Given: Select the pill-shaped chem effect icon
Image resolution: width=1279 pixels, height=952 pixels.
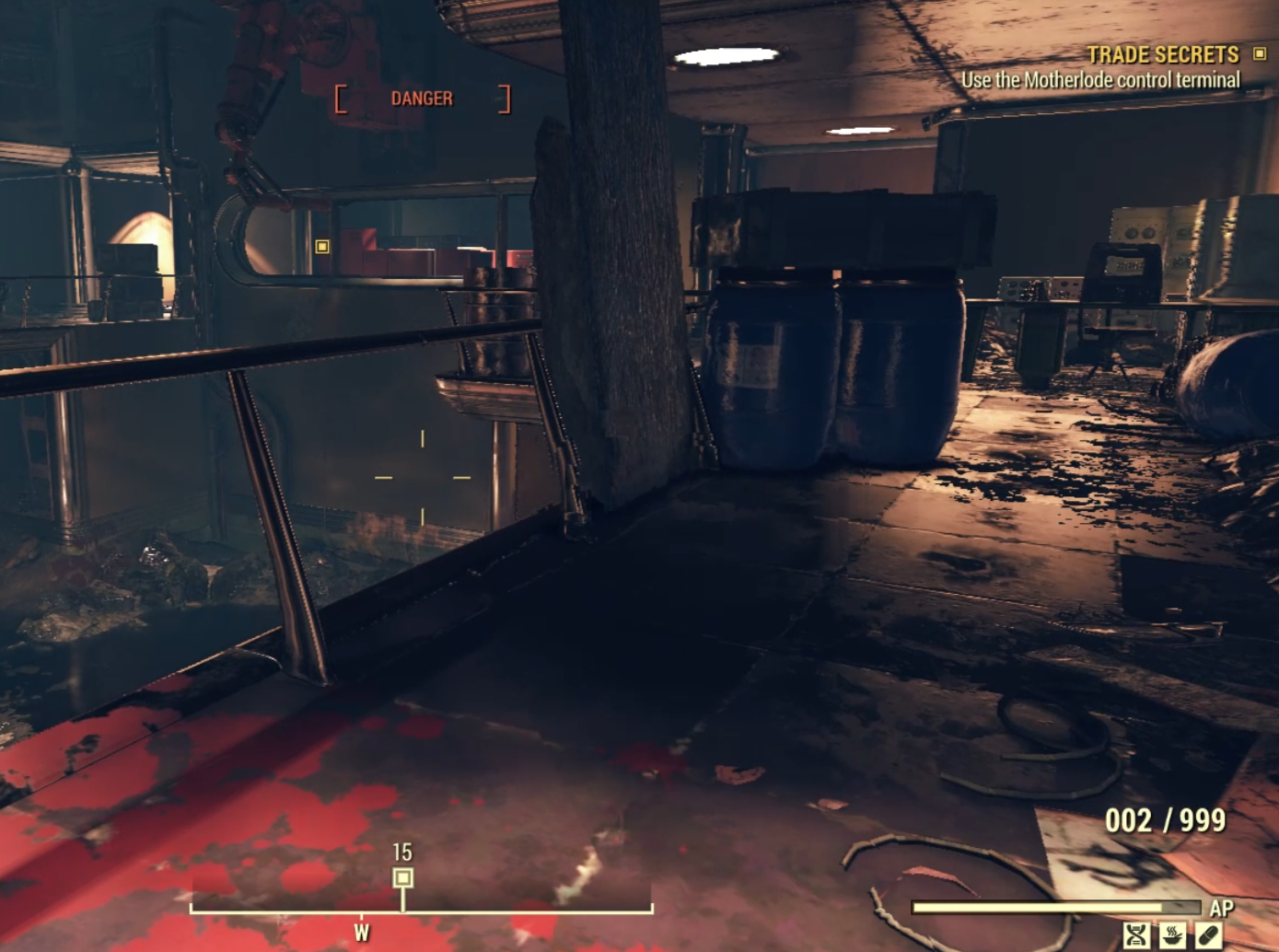Looking at the screenshot, I should pos(1208,935).
